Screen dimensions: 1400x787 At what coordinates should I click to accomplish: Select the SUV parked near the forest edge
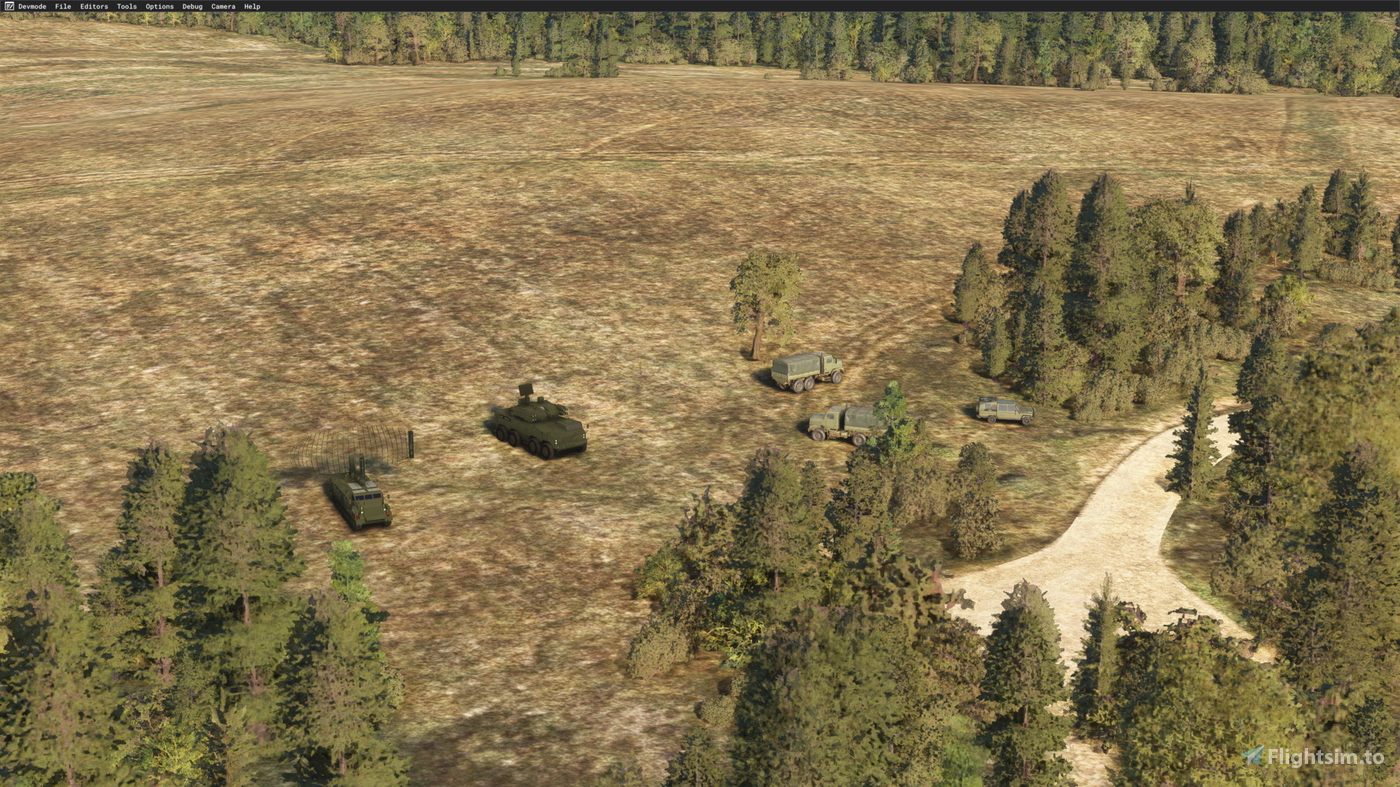point(1005,408)
